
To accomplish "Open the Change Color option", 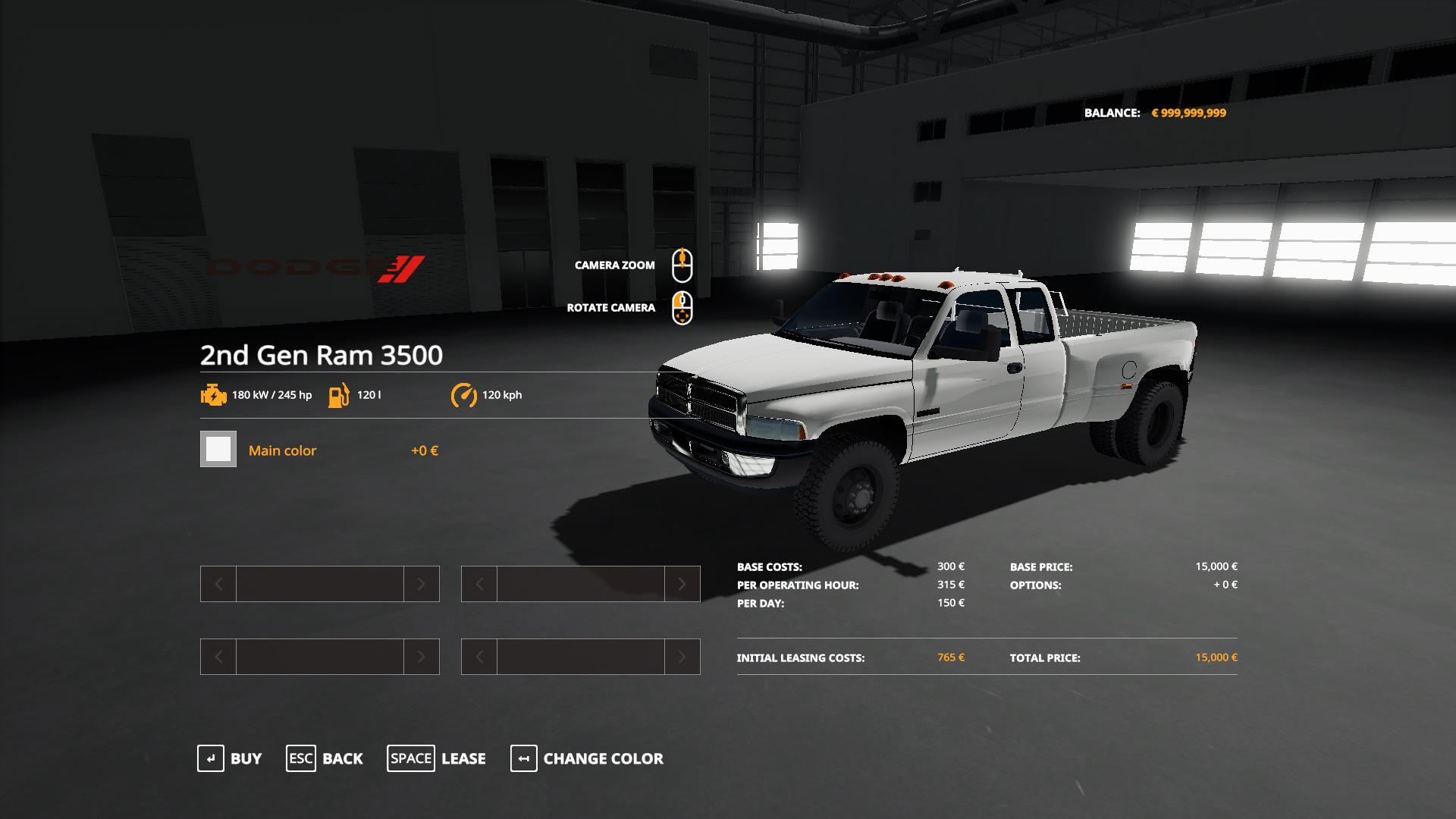I will pyautogui.click(x=587, y=758).
